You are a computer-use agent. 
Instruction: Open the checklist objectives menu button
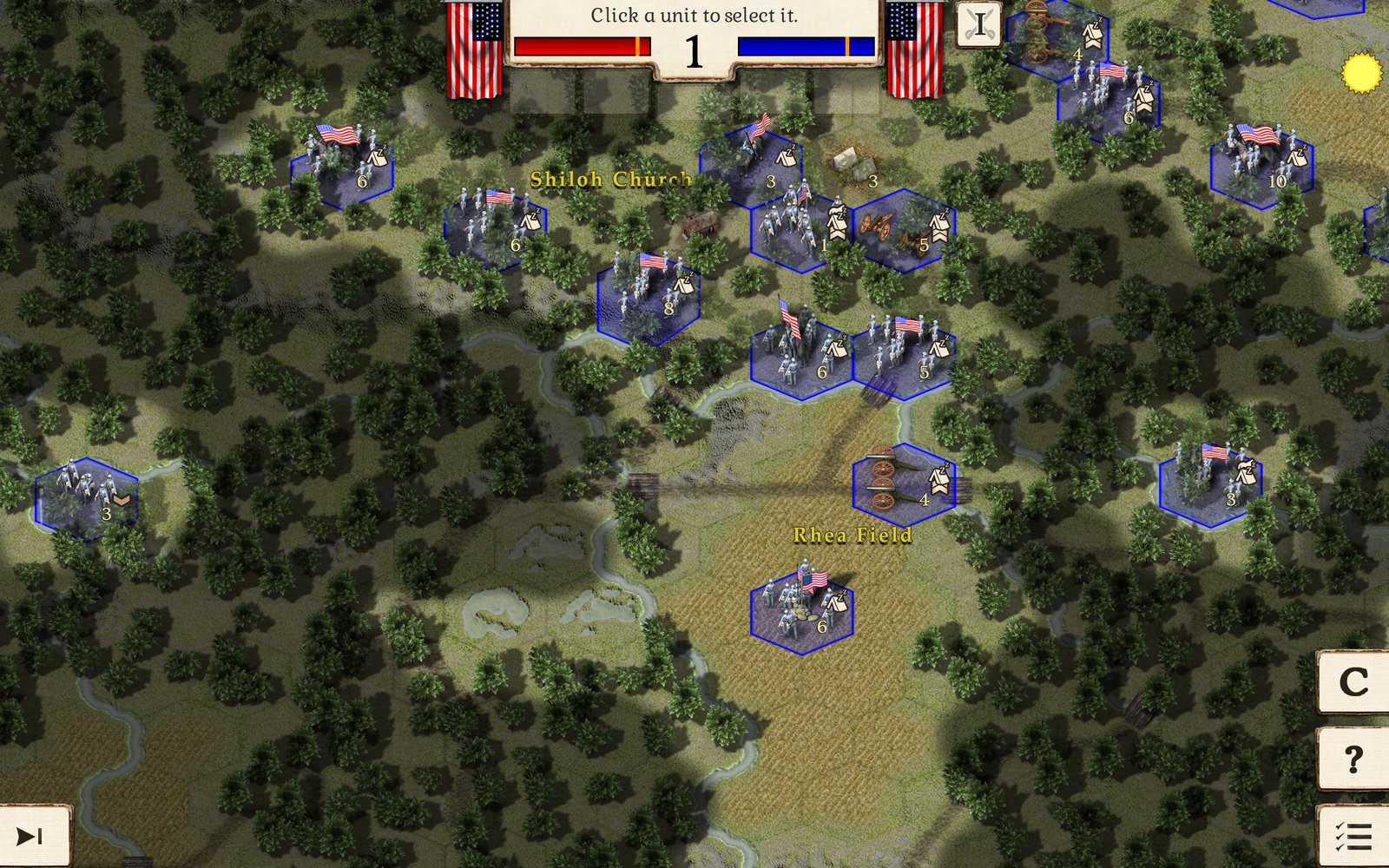1353,836
